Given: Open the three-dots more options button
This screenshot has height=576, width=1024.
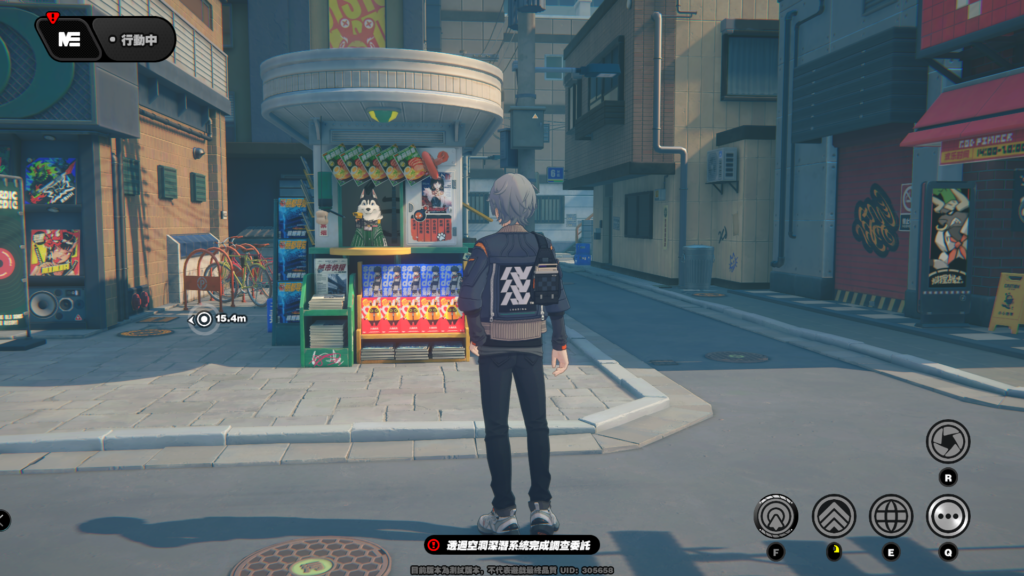Looking at the screenshot, I should (947, 516).
